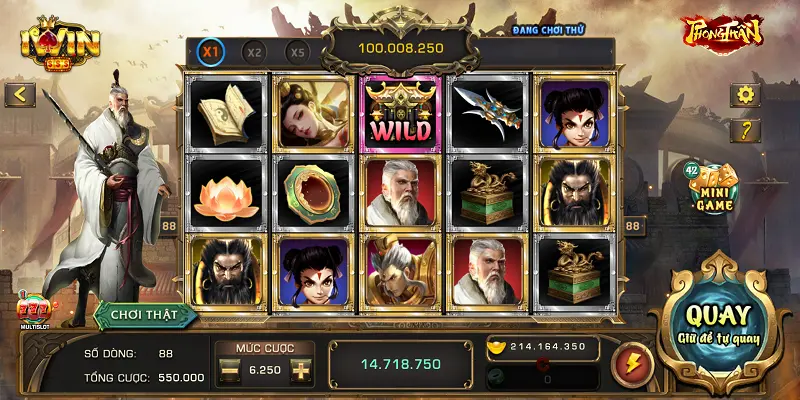Spin the reels with the QUAY button
This screenshot has width=800, height=400.
[718, 322]
